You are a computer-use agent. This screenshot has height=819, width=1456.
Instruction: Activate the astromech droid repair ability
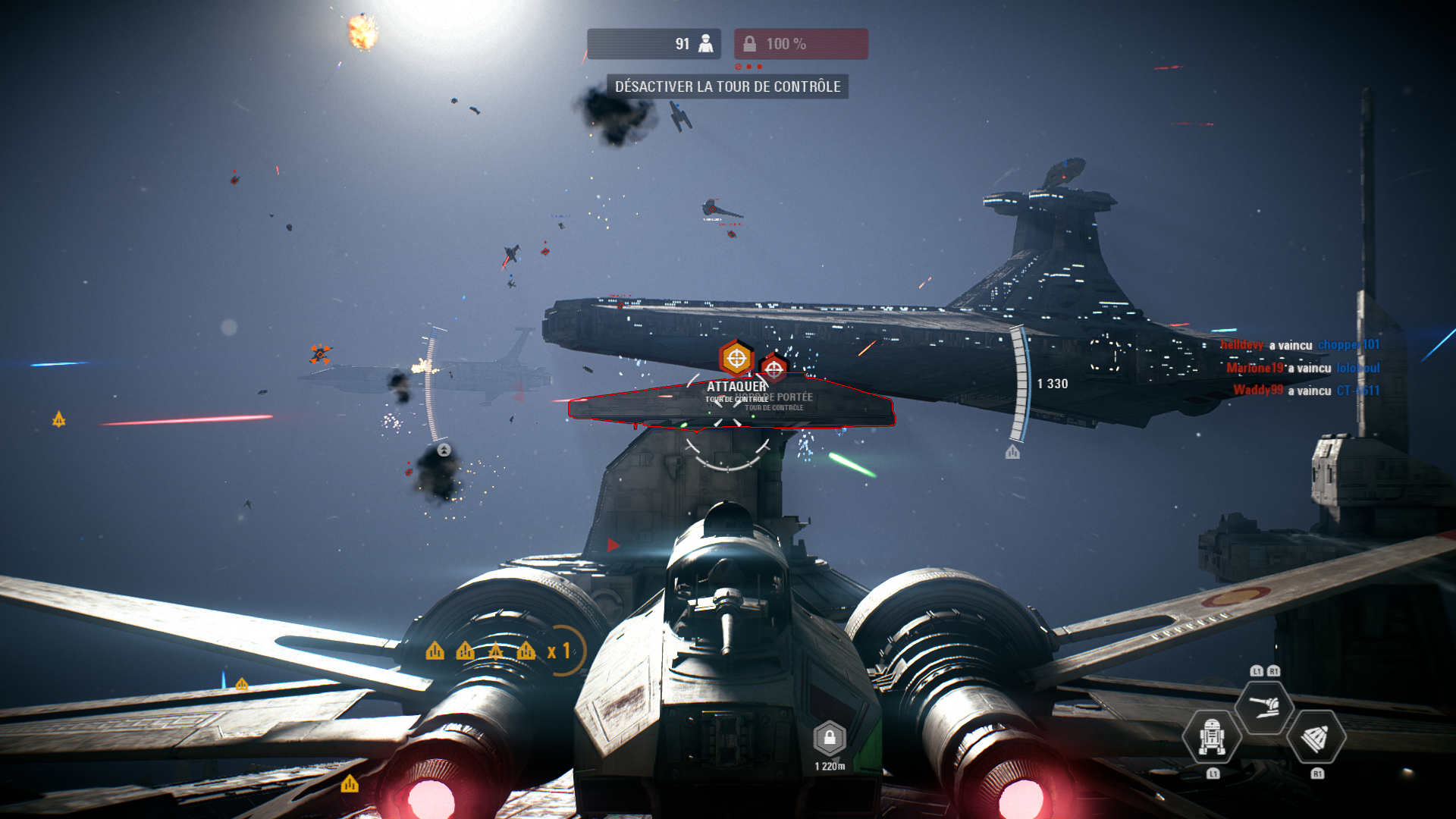pyautogui.click(x=1211, y=736)
